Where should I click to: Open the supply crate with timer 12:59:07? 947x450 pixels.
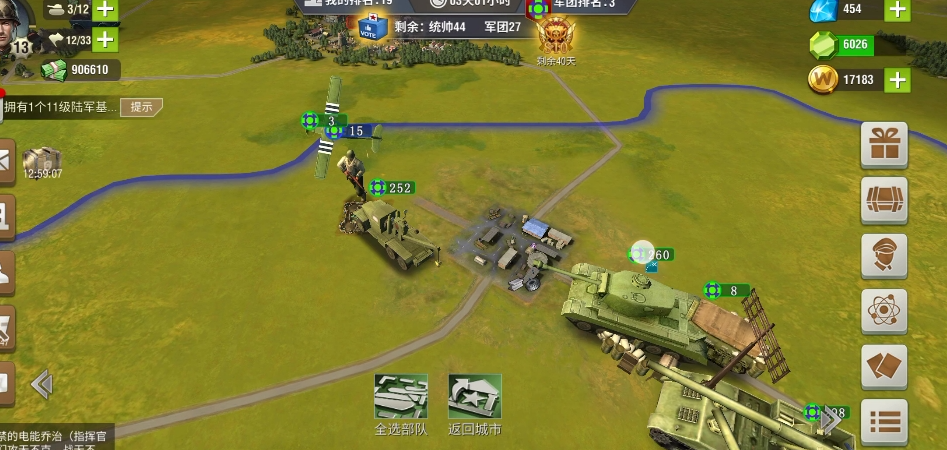[42, 162]
